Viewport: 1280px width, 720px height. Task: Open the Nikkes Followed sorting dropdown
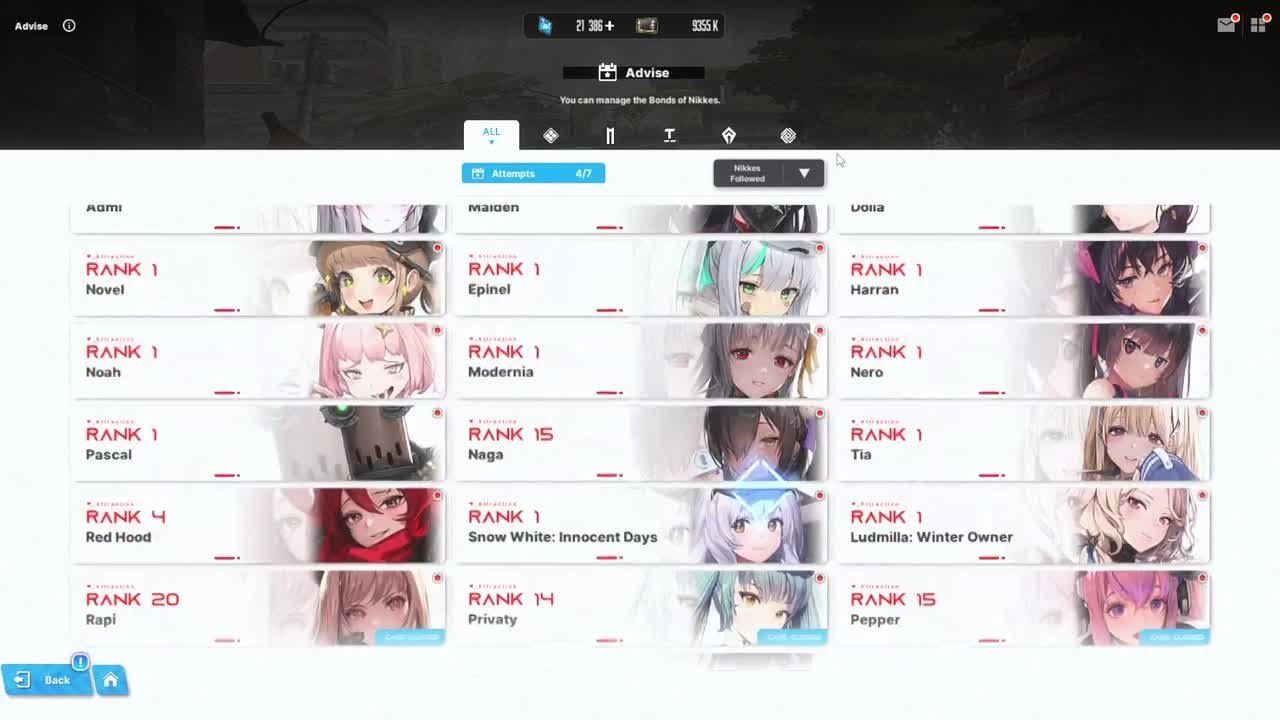click(768, 173)
